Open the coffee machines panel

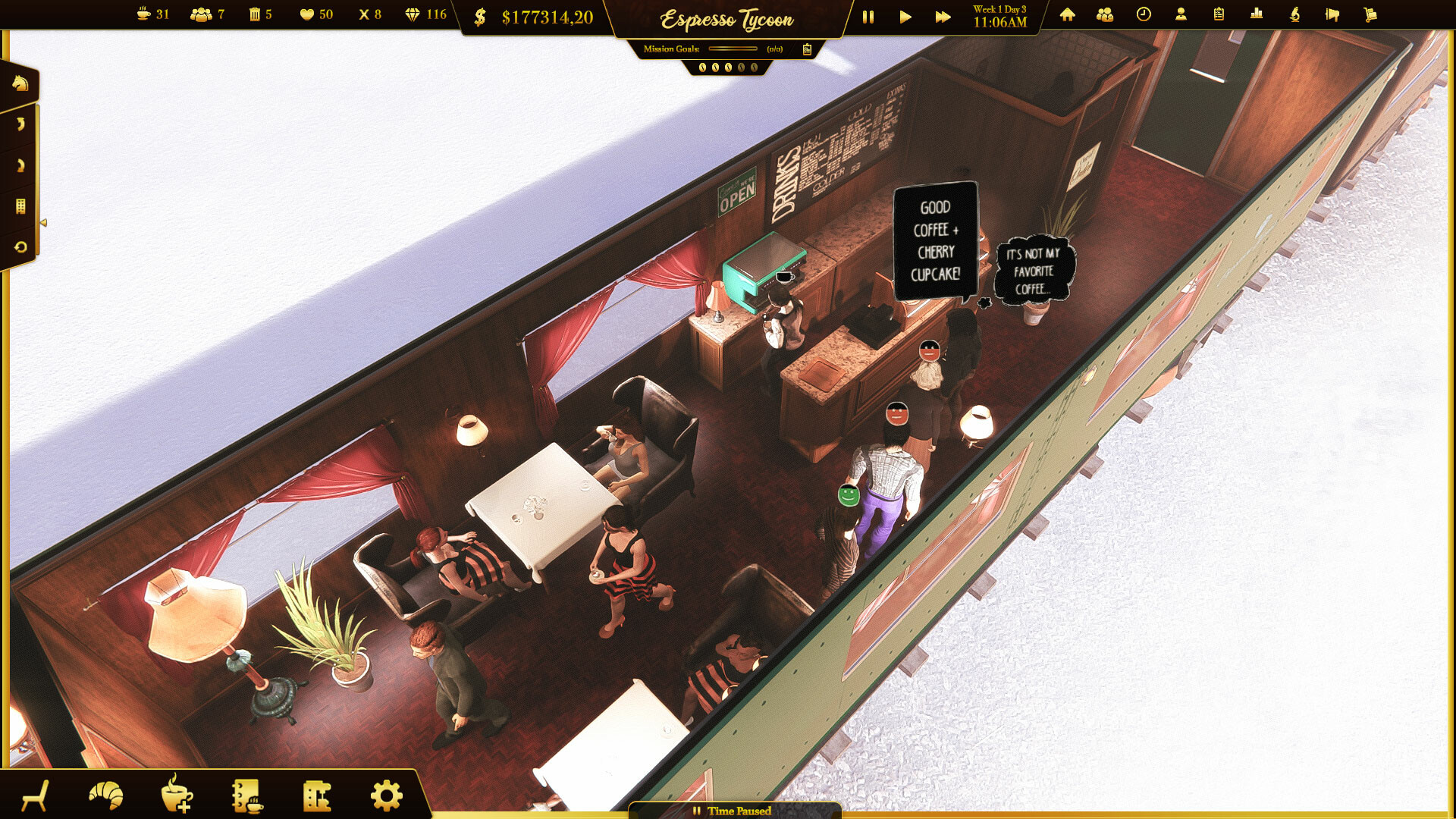(x=318, y=793)
